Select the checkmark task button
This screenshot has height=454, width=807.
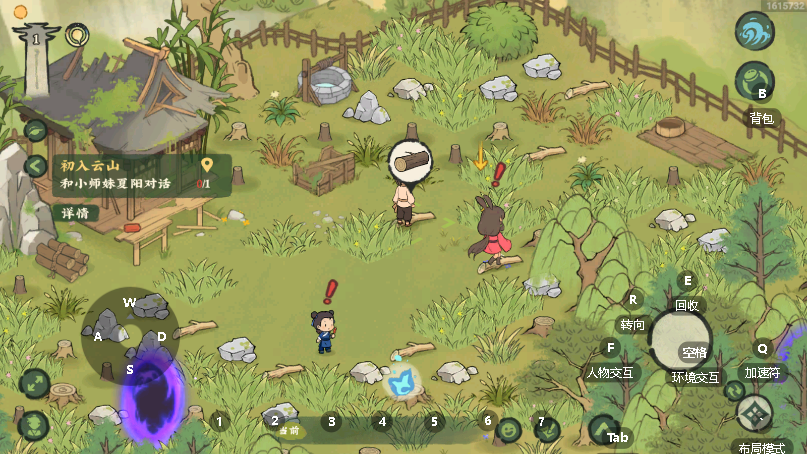click(547, 430)
